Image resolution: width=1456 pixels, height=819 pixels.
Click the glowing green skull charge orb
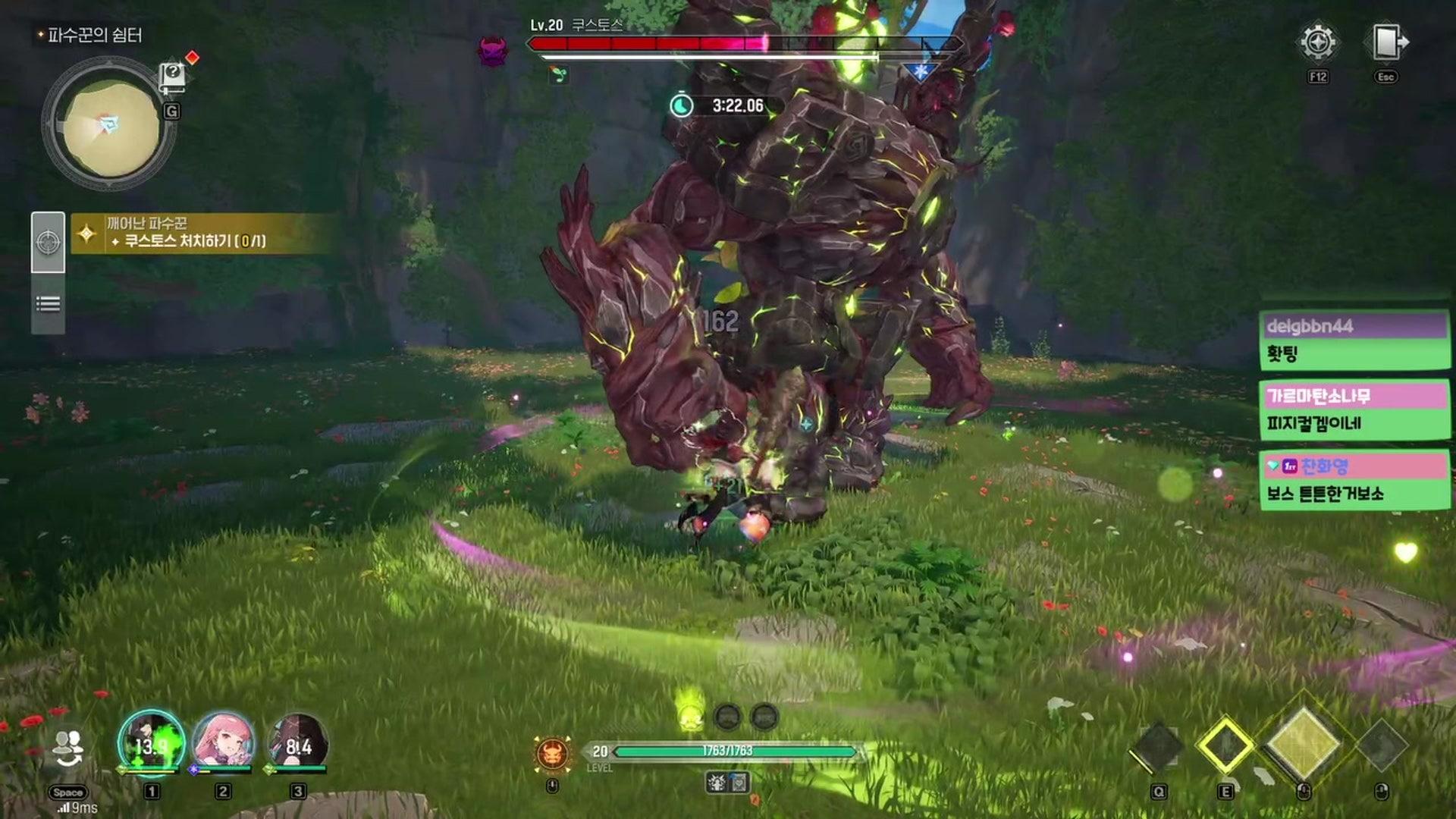(x=690, y=716)
